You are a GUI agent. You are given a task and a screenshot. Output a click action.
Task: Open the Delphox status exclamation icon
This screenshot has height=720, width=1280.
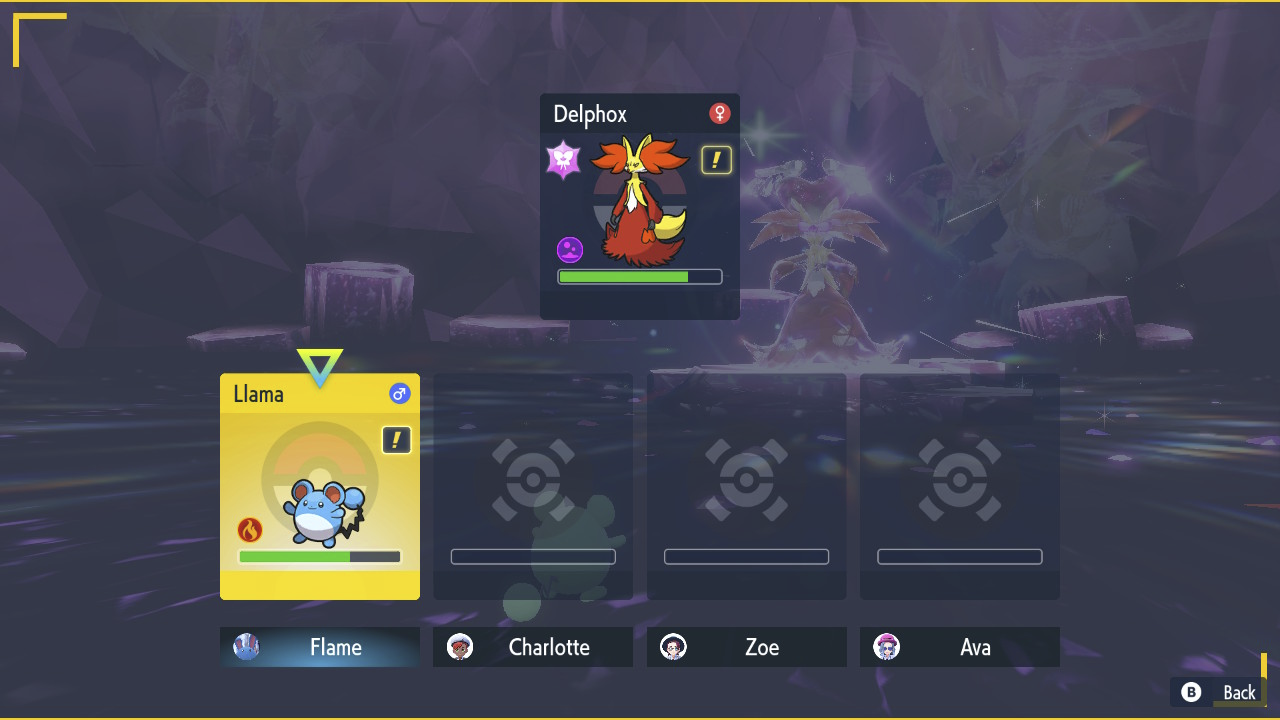coord(716,160)
